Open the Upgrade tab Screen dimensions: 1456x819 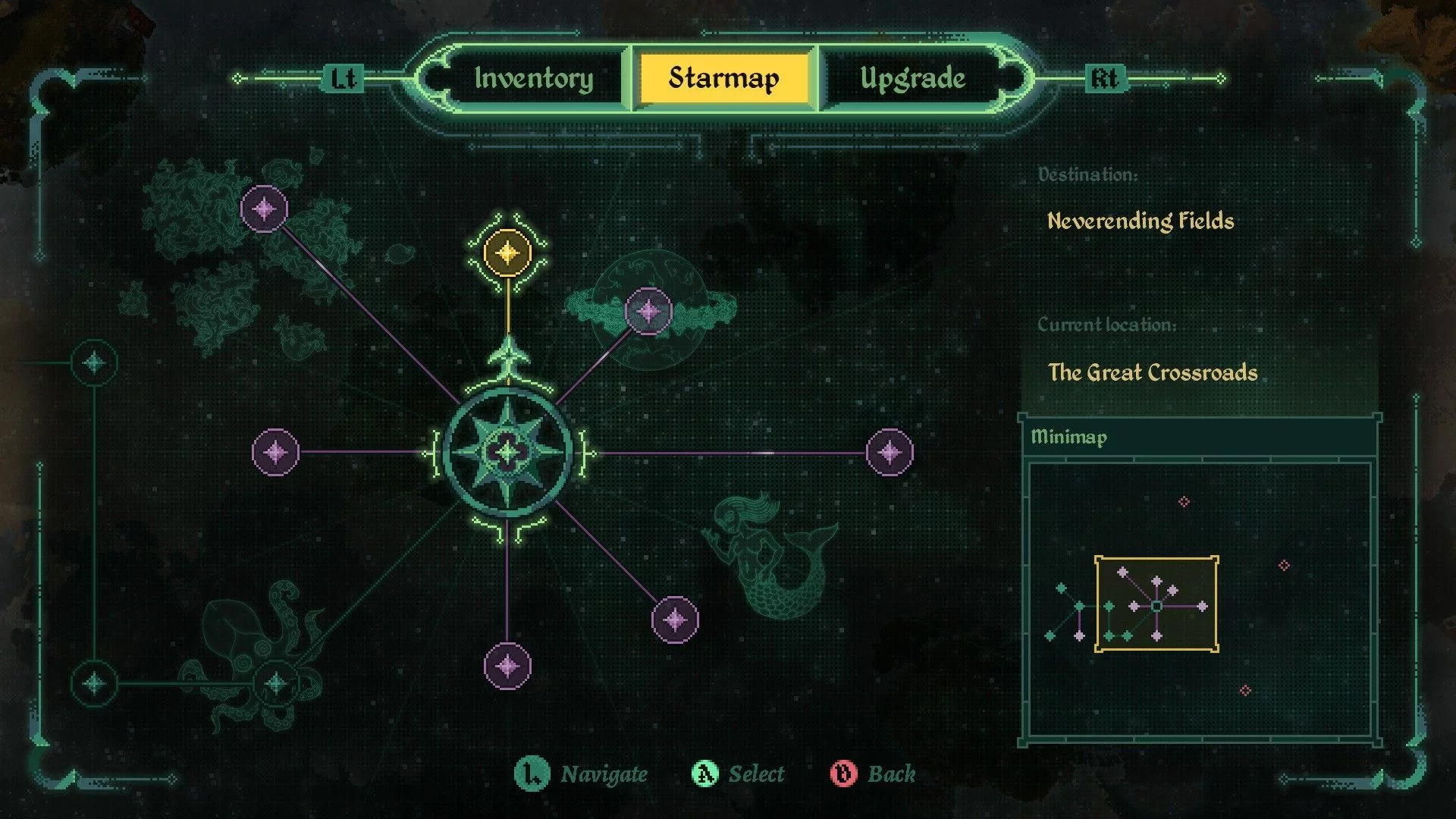[x=912, y=78]
